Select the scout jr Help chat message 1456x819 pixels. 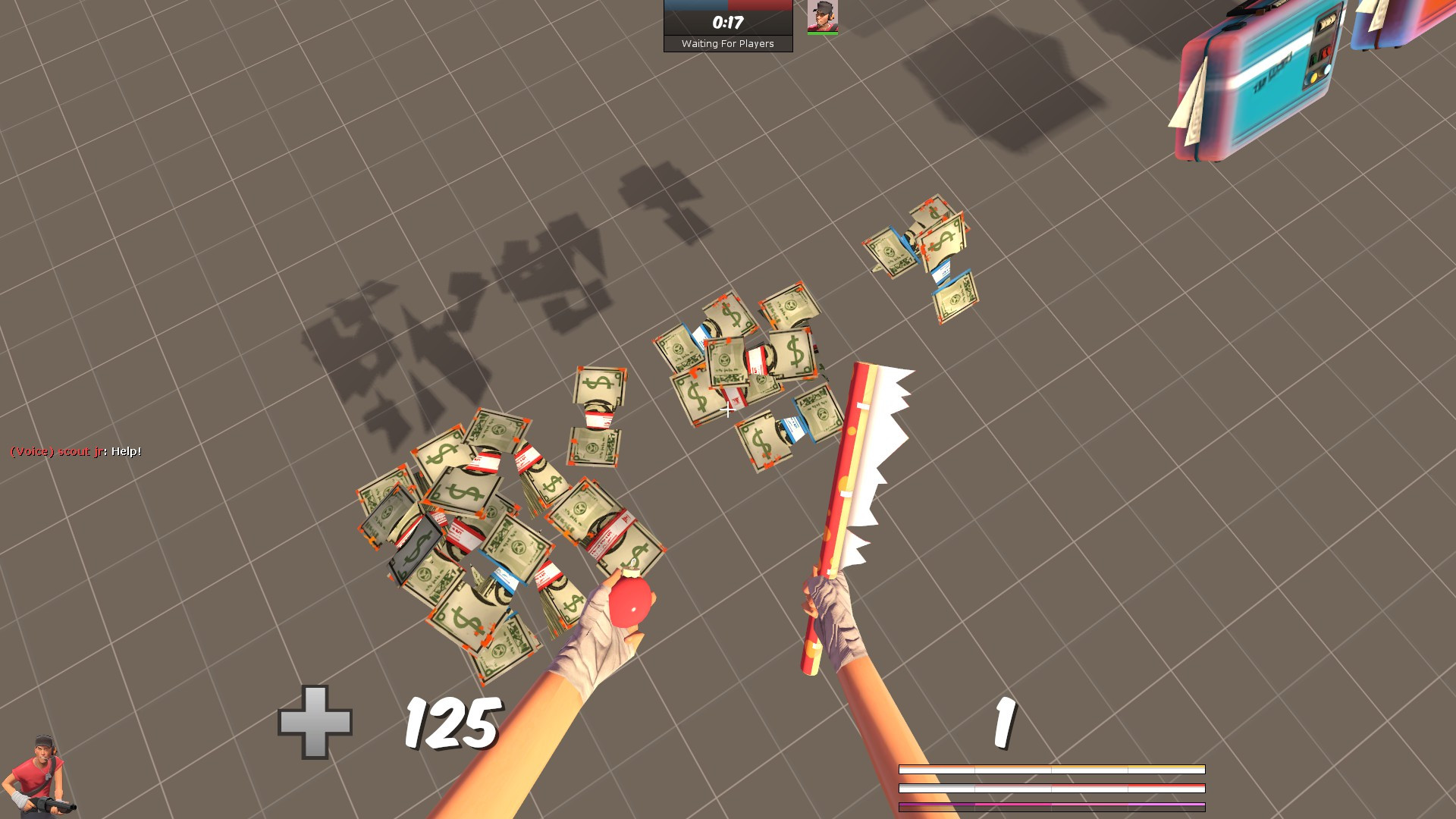click(76, 450)
